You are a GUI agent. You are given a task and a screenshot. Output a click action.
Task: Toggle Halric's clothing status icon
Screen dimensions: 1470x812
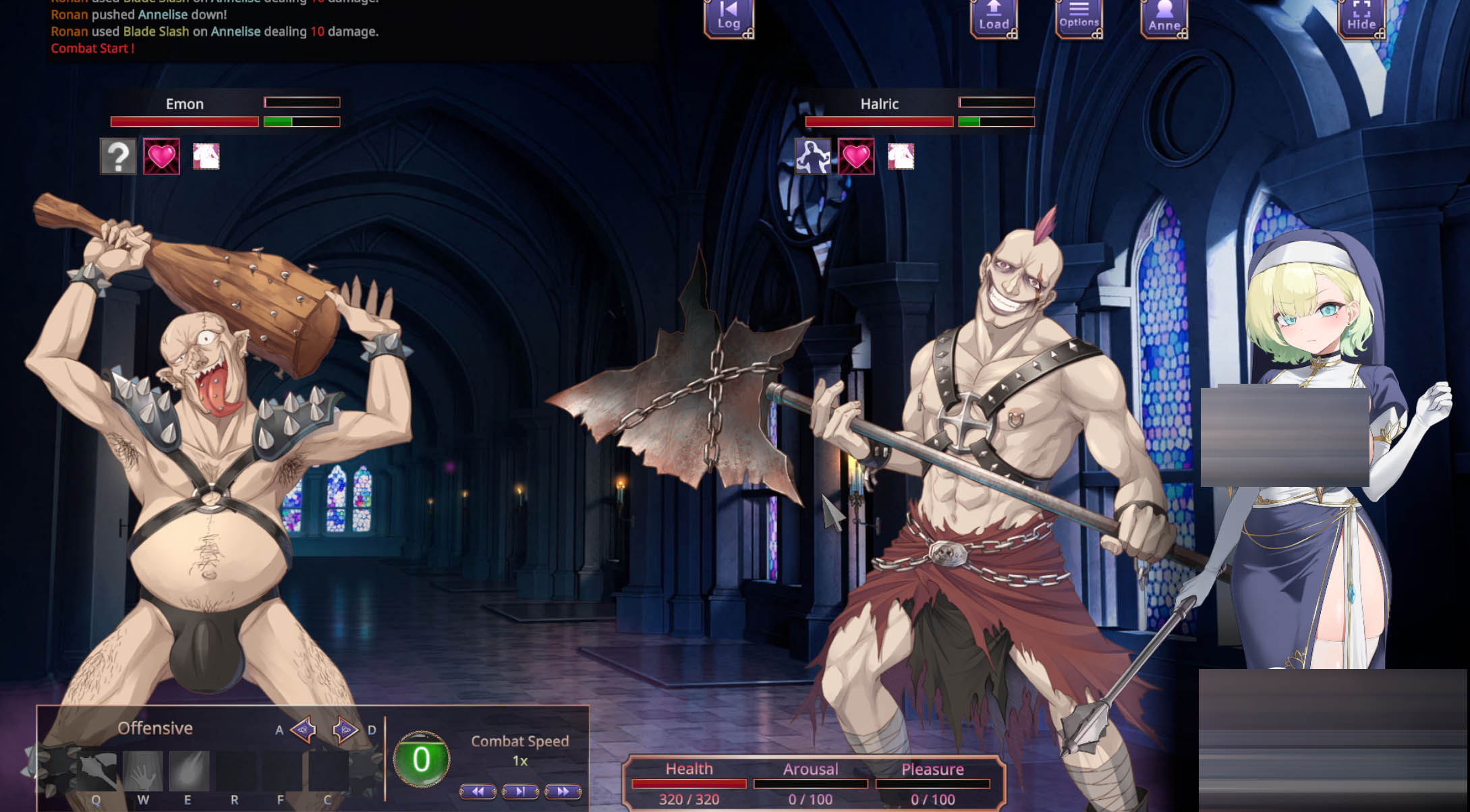(901, 157)
